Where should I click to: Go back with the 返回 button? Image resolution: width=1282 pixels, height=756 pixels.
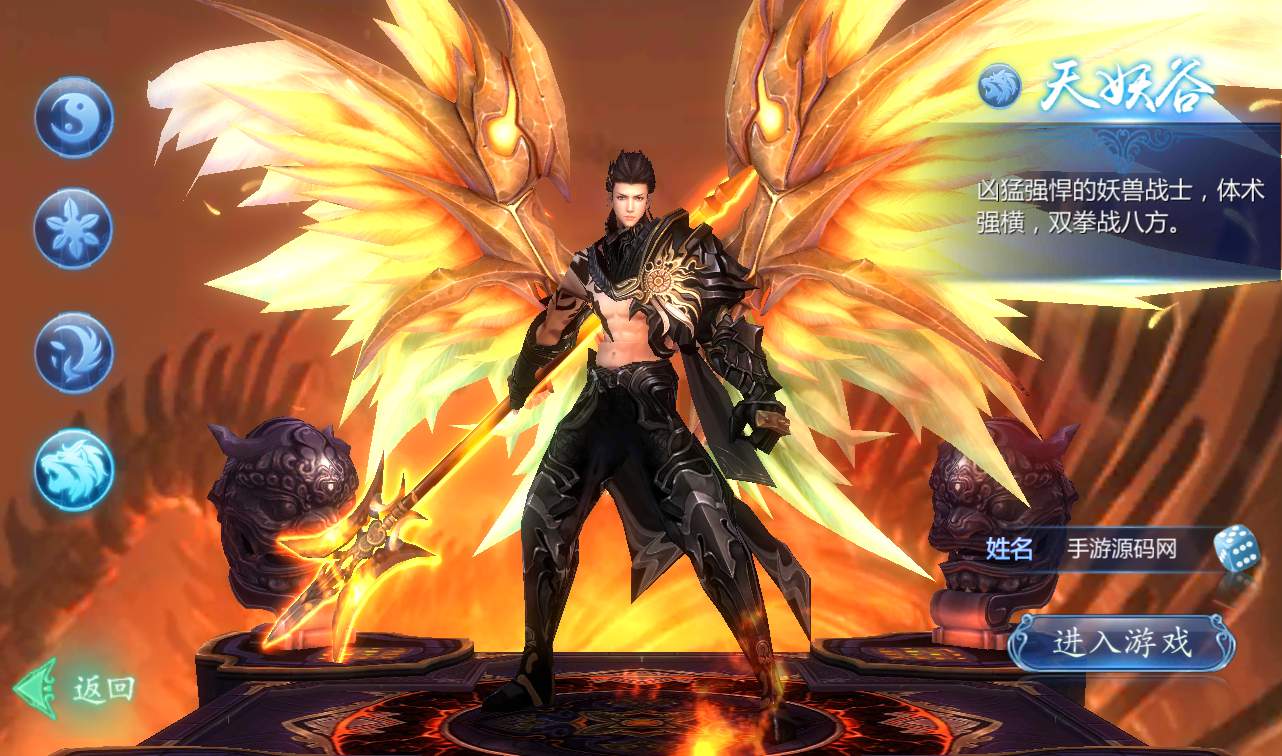(x=76, y=688)
